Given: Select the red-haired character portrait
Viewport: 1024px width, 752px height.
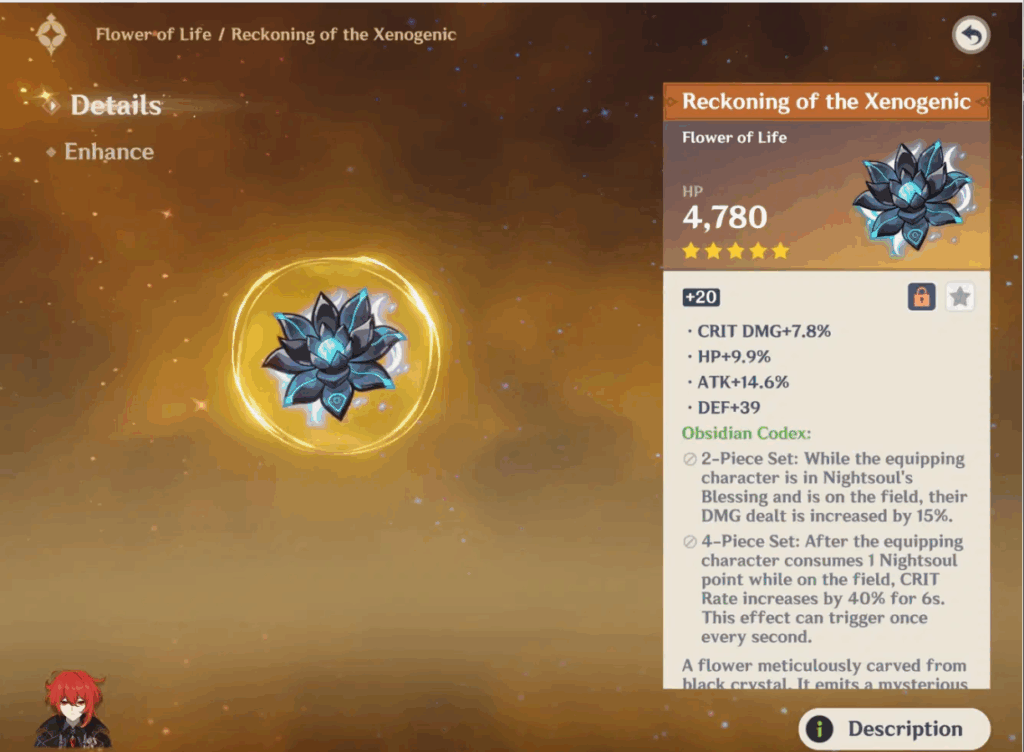Looking at the screenshot, I should (72, 710).
